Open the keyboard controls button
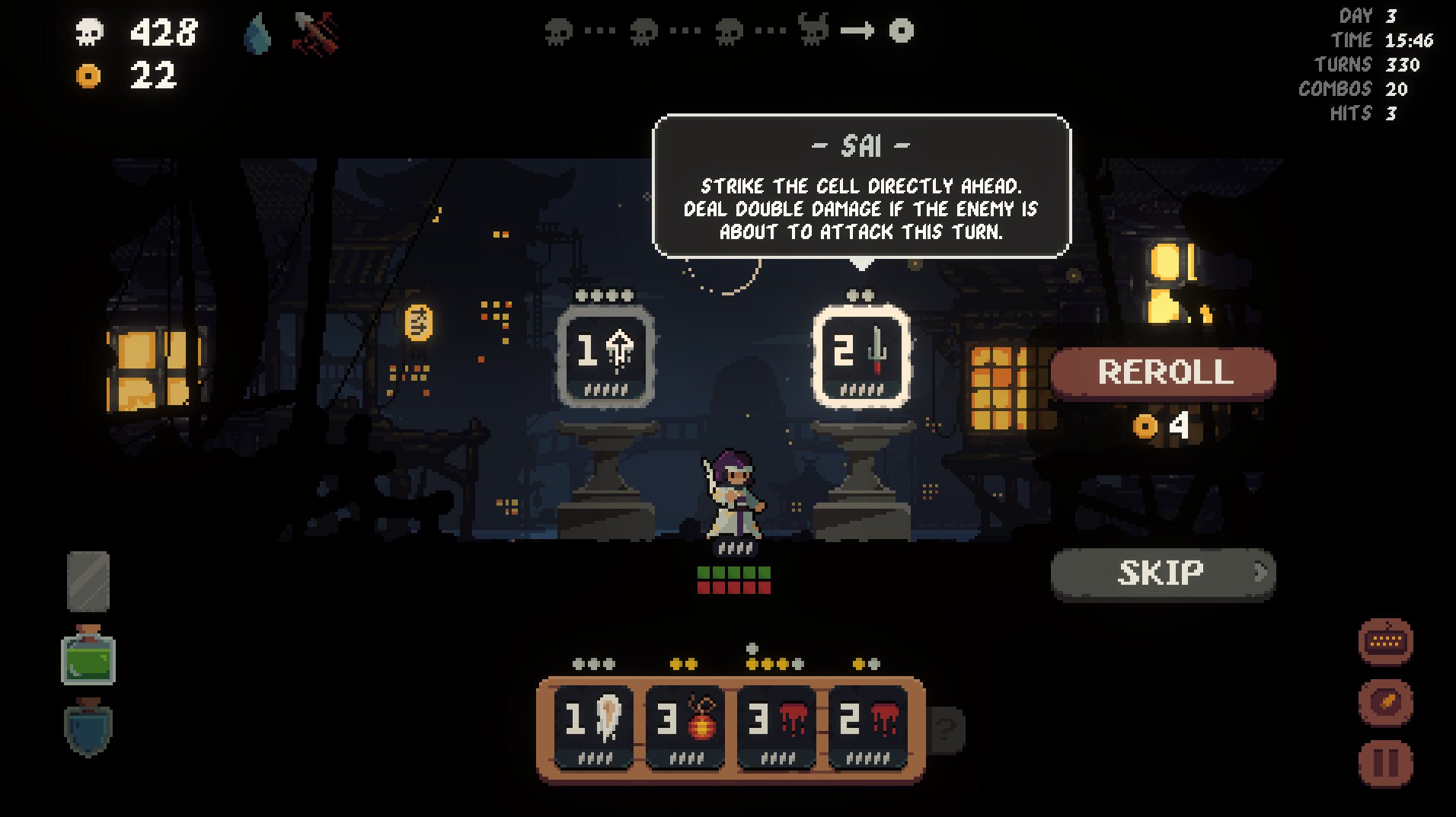The image size is (1456, 817). coord(1385,642)
